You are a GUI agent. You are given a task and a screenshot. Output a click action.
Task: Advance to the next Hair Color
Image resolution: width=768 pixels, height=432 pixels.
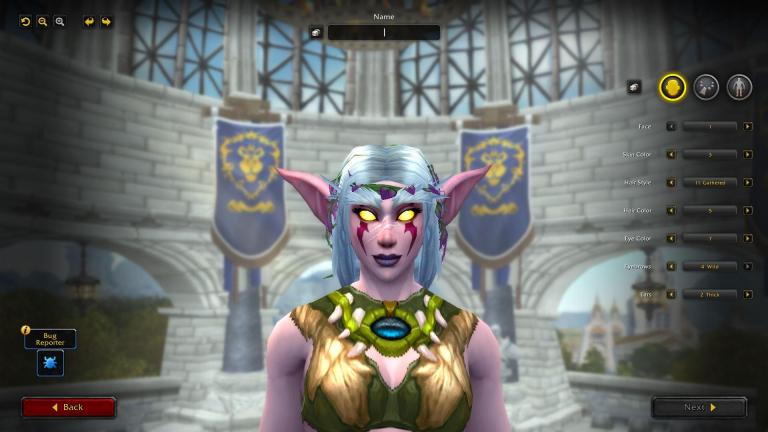(x=748, y=210)
